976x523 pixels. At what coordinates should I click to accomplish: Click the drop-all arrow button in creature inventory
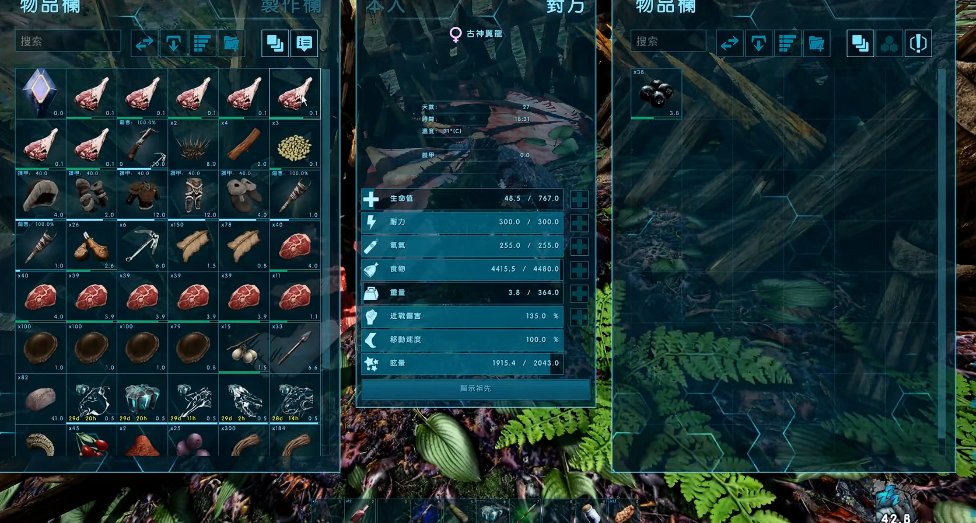pos(759,43)
